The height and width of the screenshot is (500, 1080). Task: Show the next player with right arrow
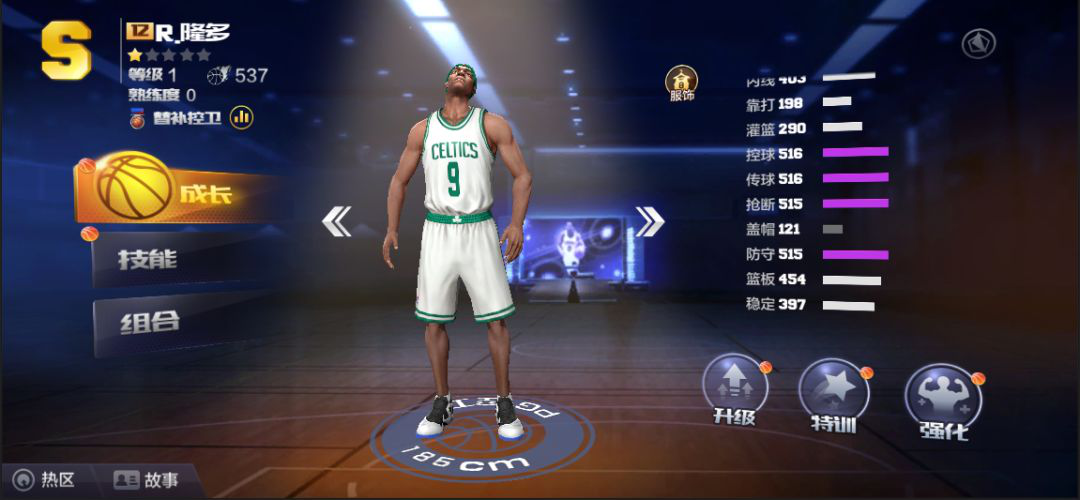tap(650, 221)
